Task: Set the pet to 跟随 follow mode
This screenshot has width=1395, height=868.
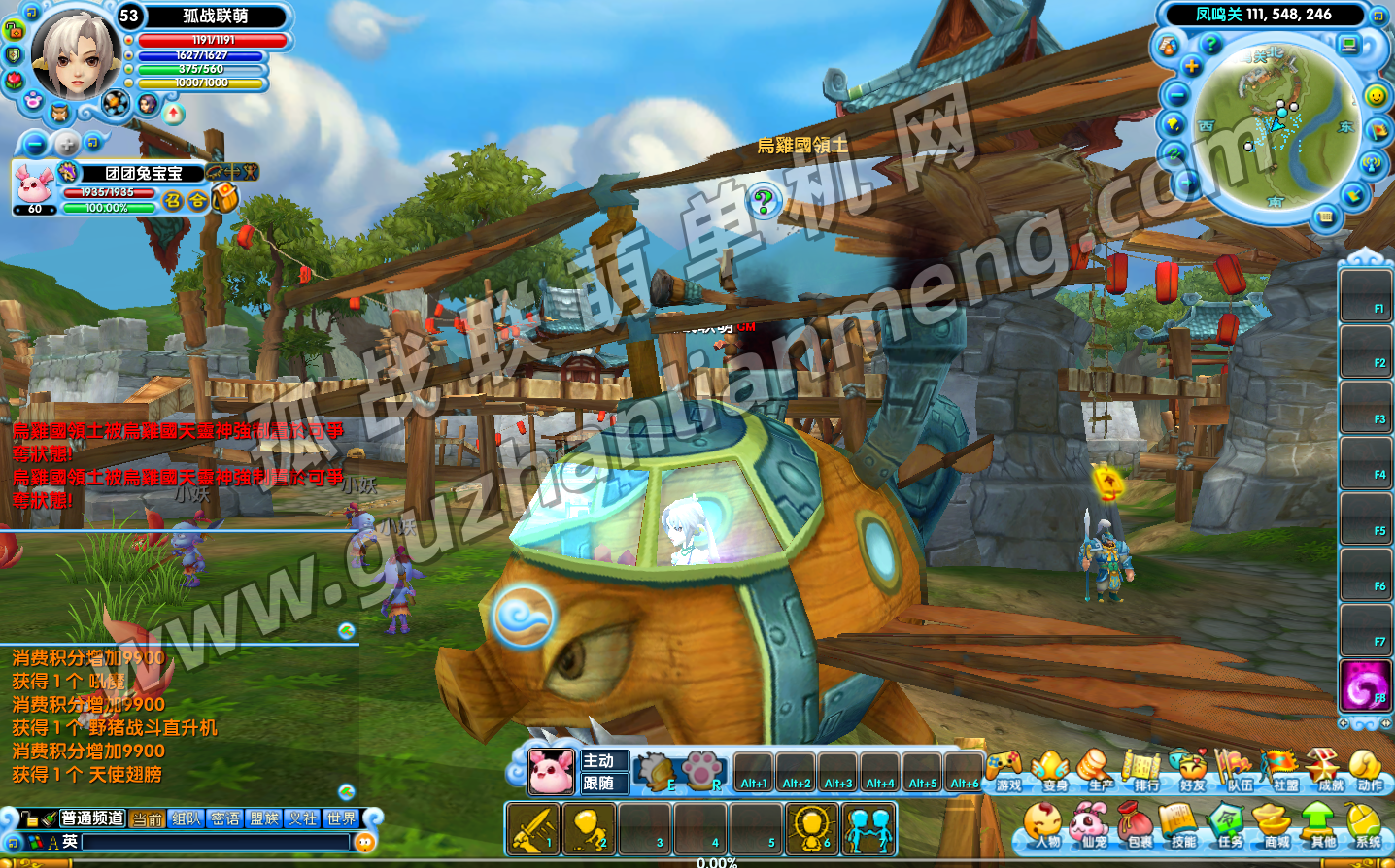Action: coord(599,784)
